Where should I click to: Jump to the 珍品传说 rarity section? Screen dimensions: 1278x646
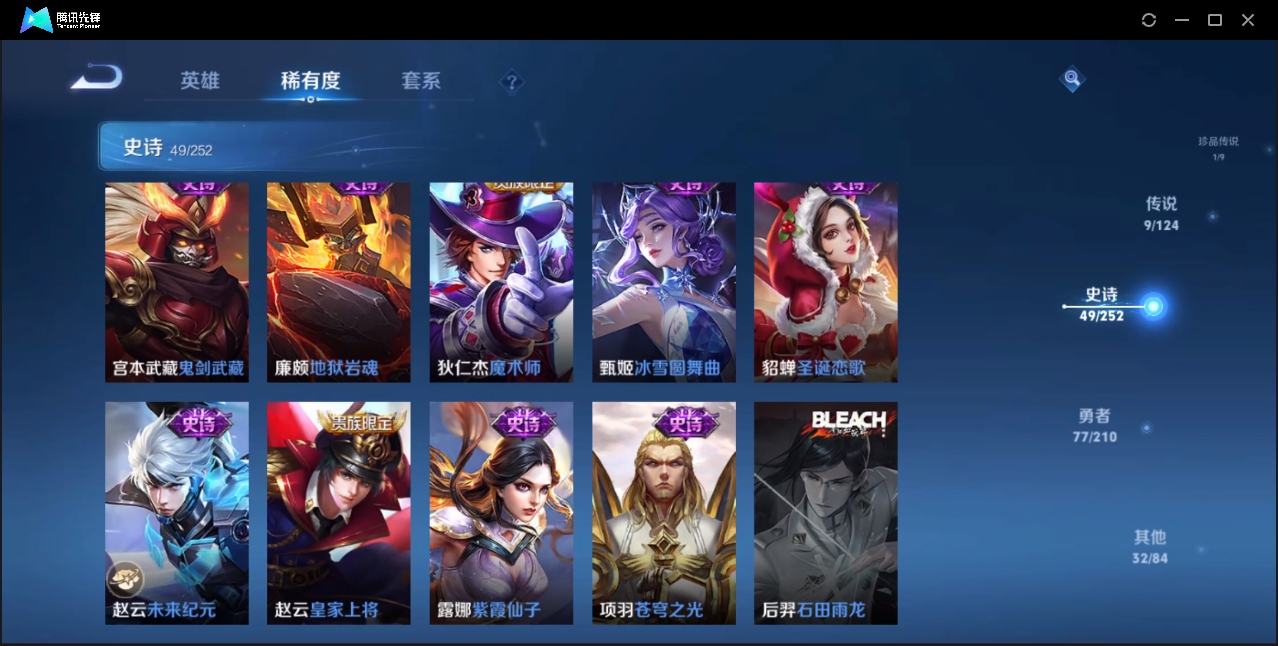(1218, 147)
